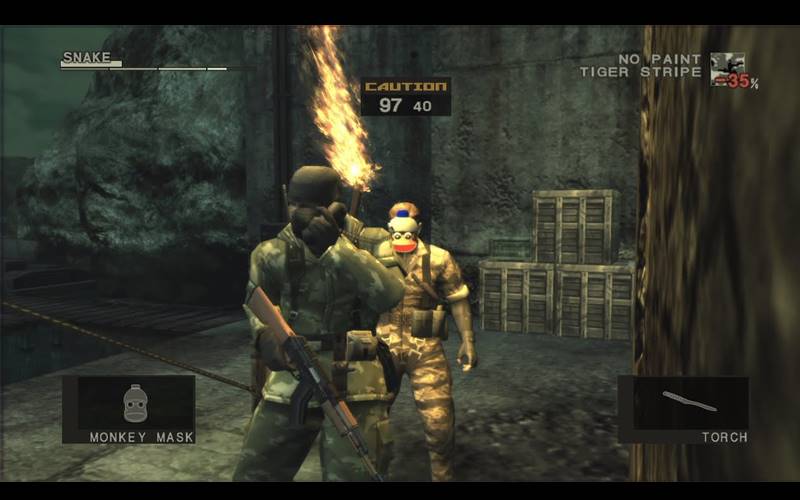Select the Monkey Mask item slot
The image size is (800, 500).
(129, 409)
